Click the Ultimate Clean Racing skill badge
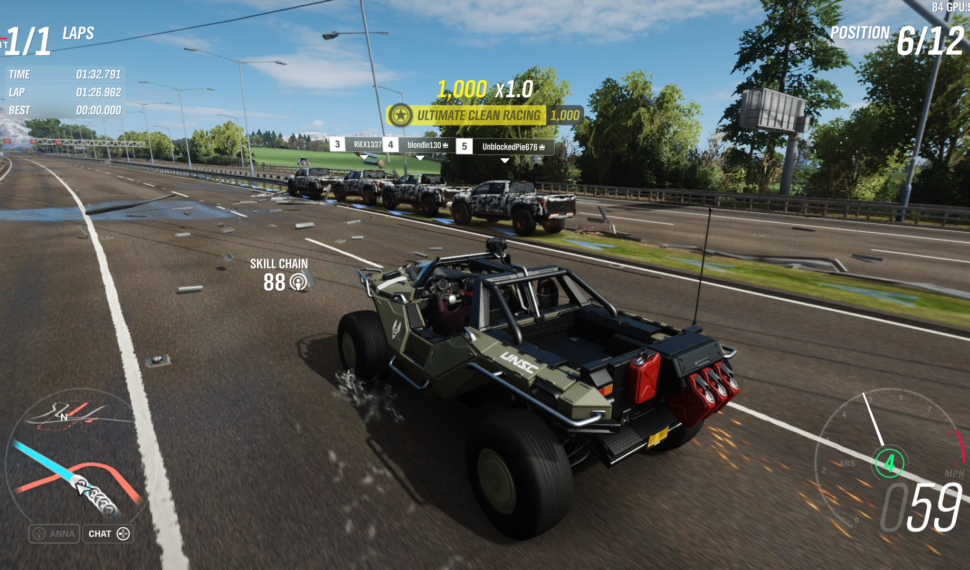Viewport: 970px width, 570px height. pyautogui.click(x=467, y=115)
